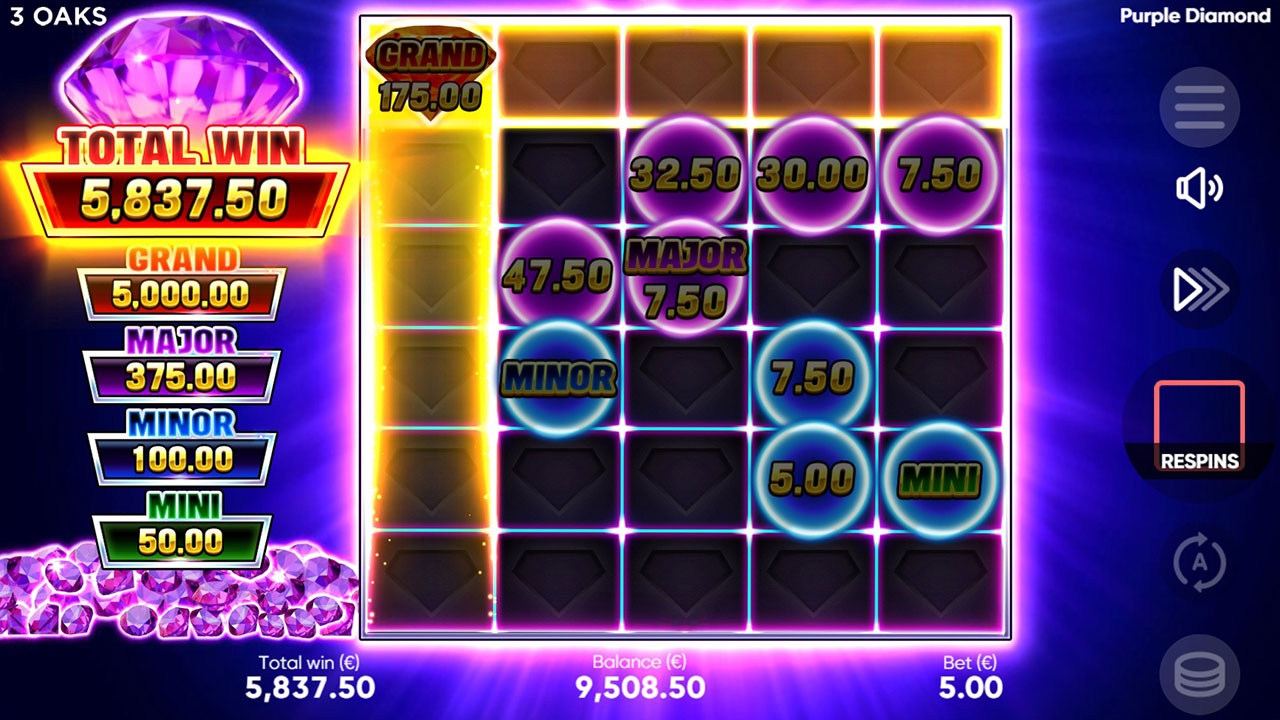1280x720 pixels.
Task: Click the 3 OAKS provider logo
Action: pos(57,16)
